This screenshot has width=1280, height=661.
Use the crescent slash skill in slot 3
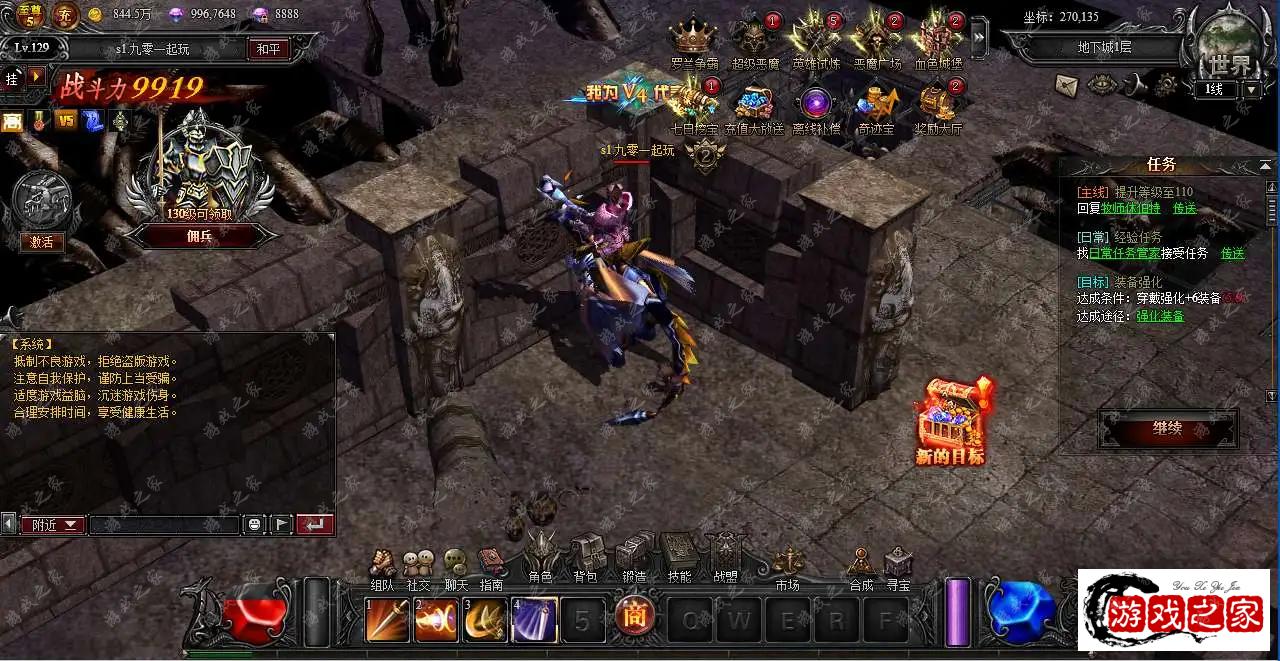point(485,620)
